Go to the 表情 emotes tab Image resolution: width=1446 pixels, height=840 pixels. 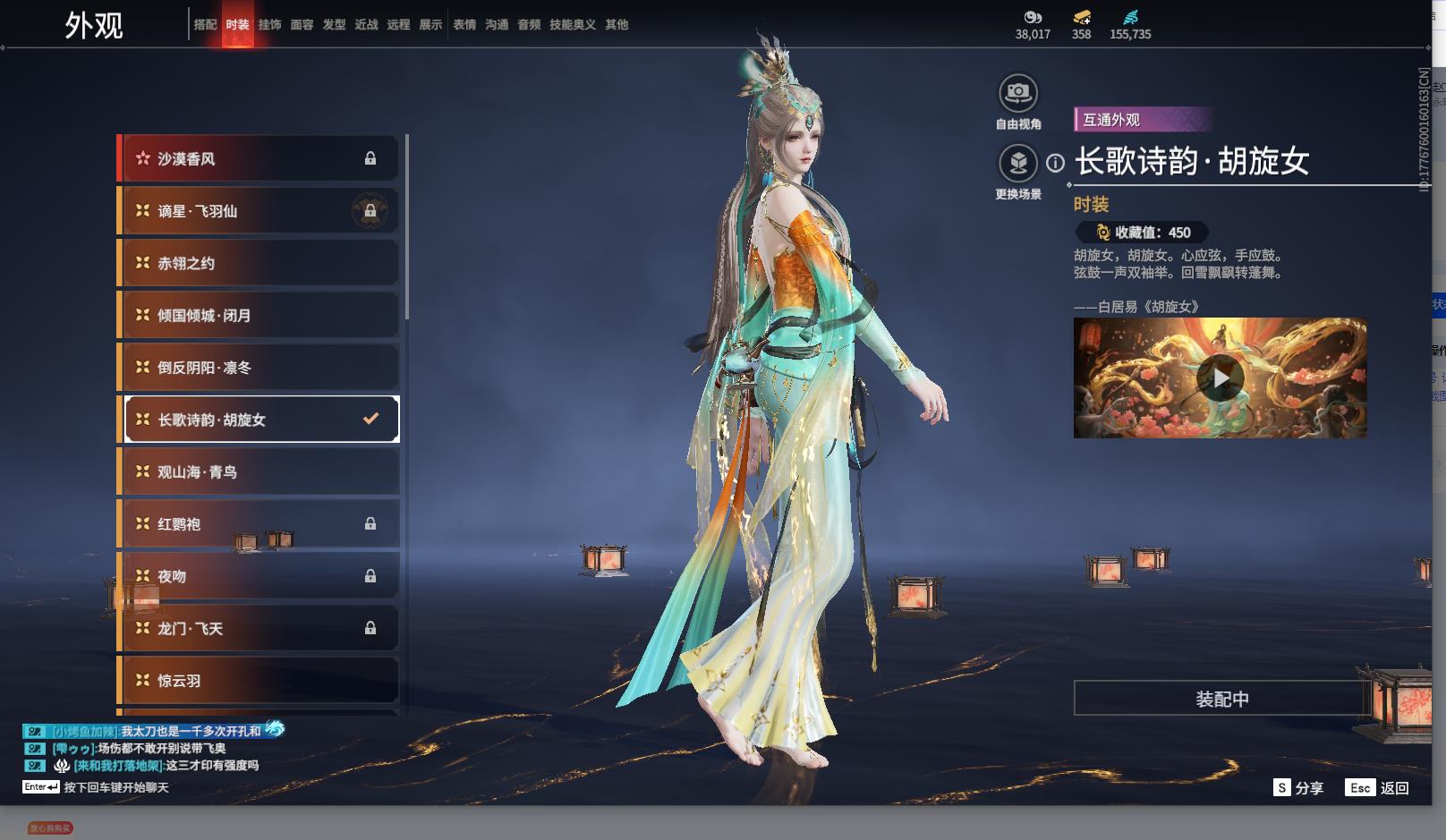[464, 25]
